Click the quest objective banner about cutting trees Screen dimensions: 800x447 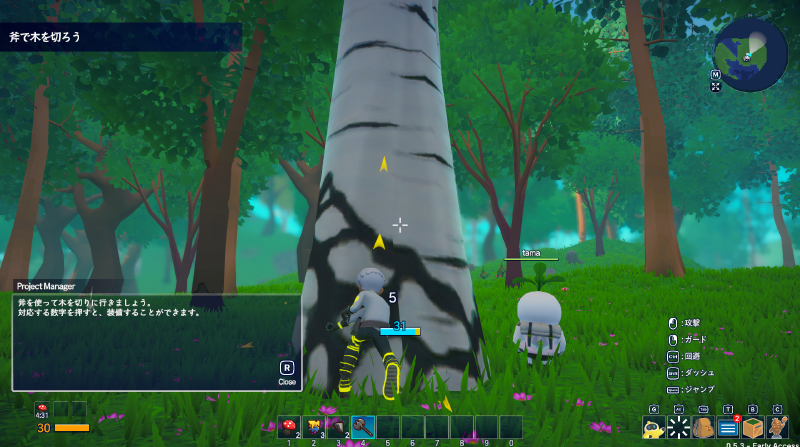pos(120,37)
